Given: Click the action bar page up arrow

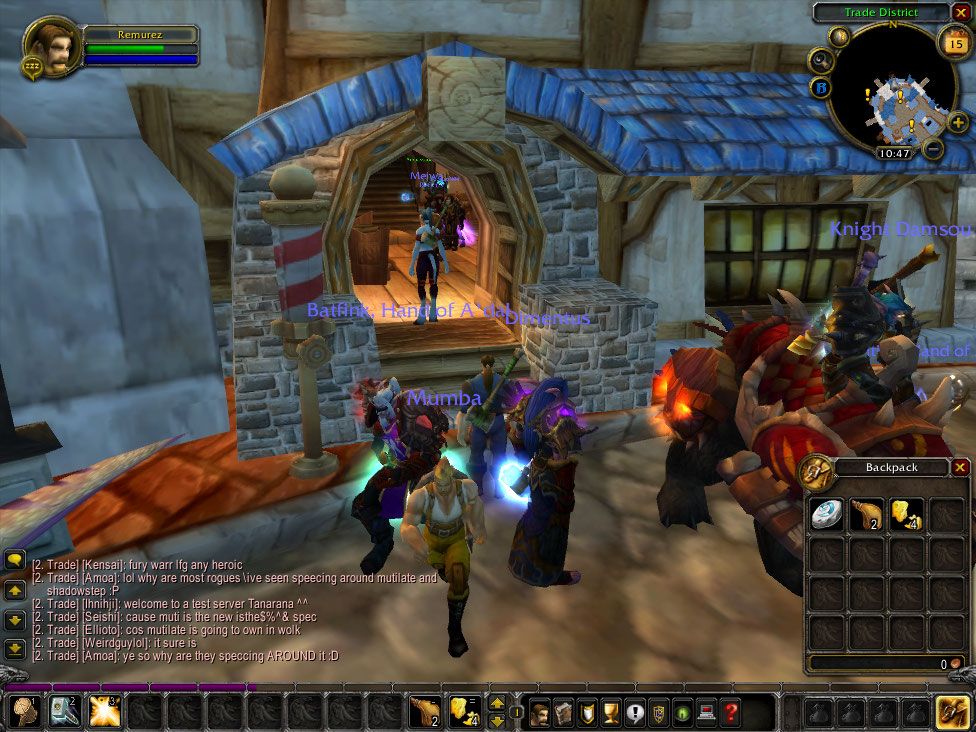Looking at the screenshot, I should pos(497,703).
